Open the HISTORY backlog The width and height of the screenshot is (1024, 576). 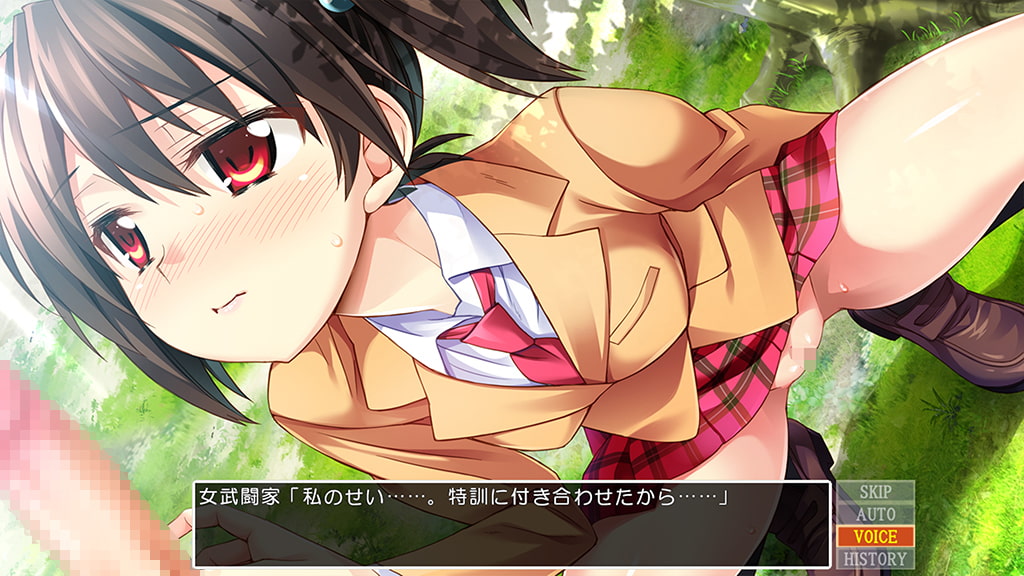pyautogui.click(x=875, y=559)
